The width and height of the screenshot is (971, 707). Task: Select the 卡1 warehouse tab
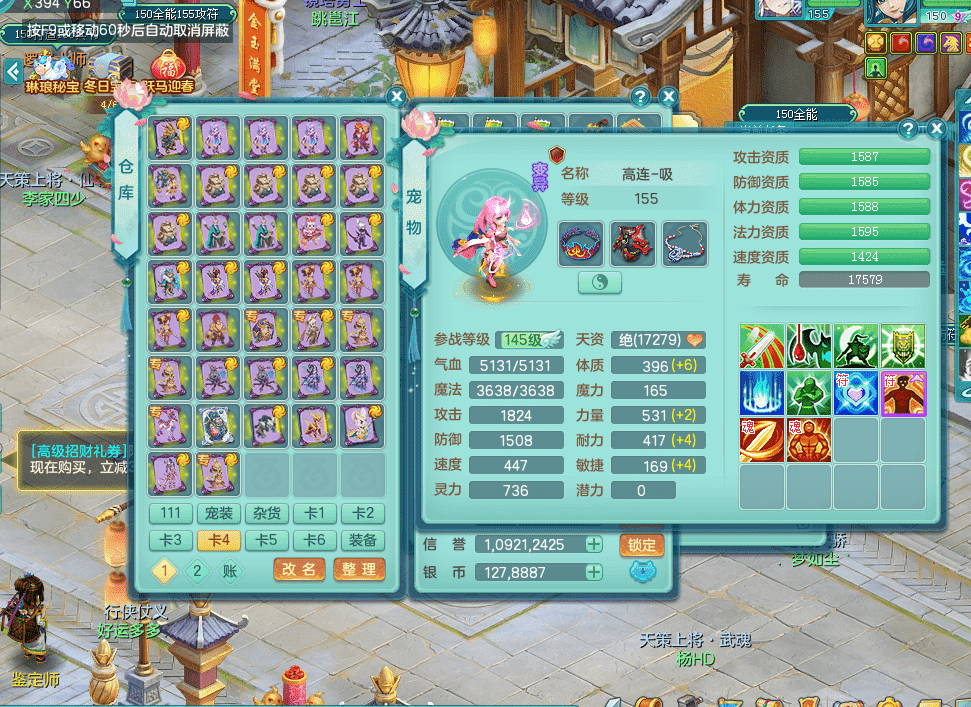(x=315, y=514)
